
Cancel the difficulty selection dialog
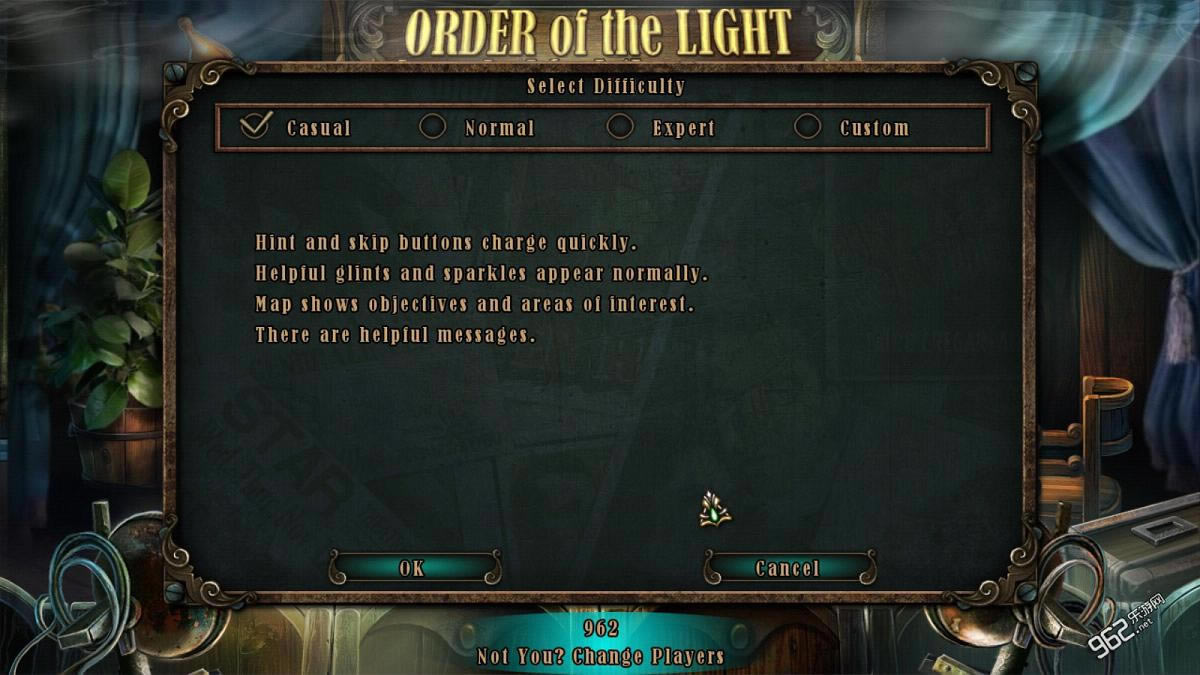click(x=788, y=568)
